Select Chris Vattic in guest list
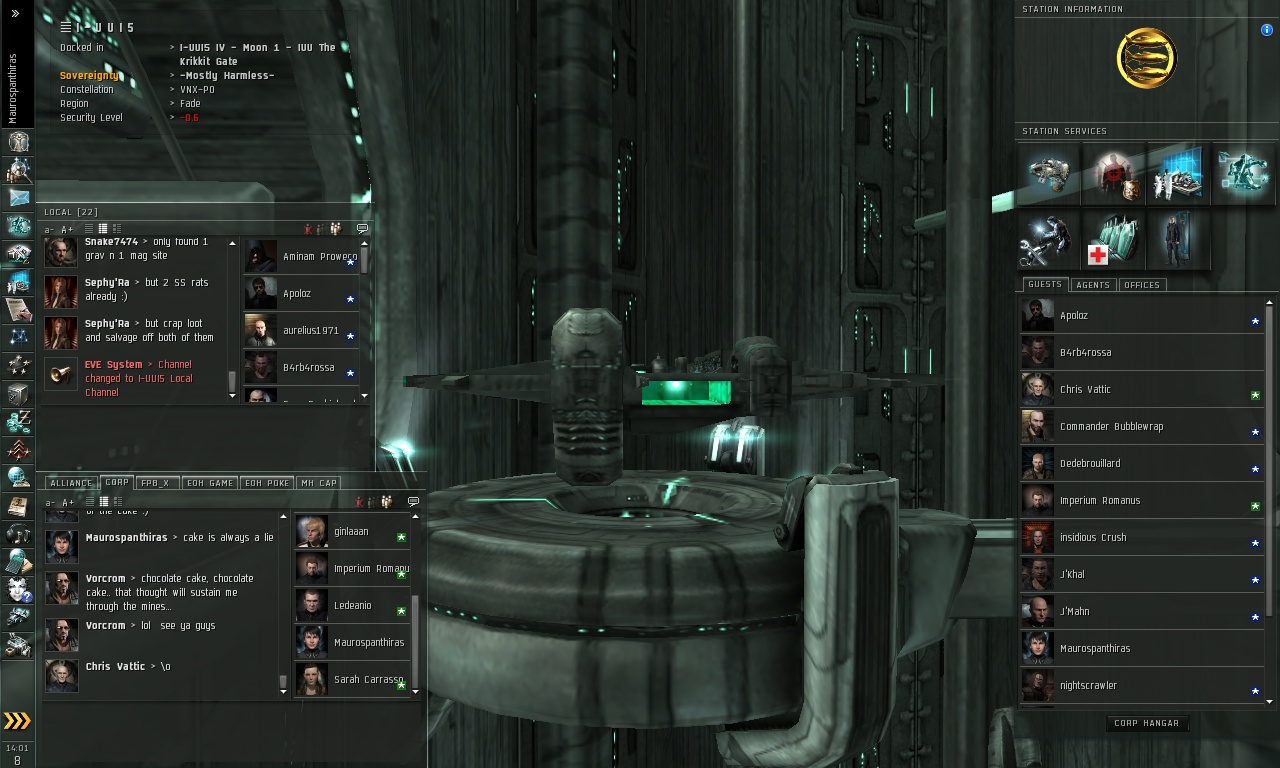The height and width of the screenshot is (768, 1280). pyautogui.click(x=1085, y=390)
